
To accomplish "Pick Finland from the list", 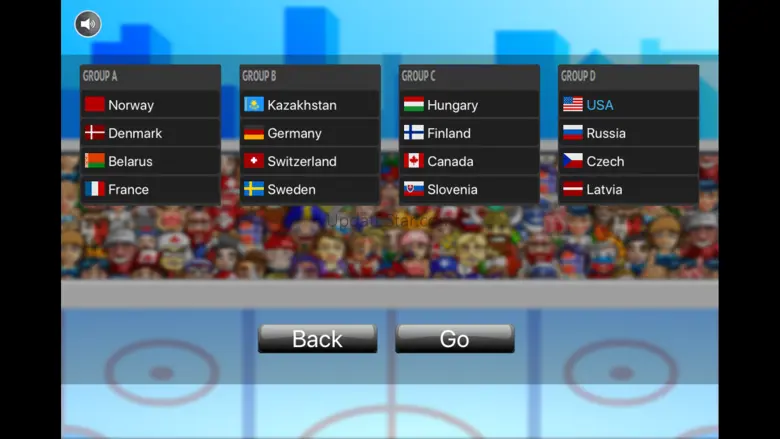I will coord(469,133).
